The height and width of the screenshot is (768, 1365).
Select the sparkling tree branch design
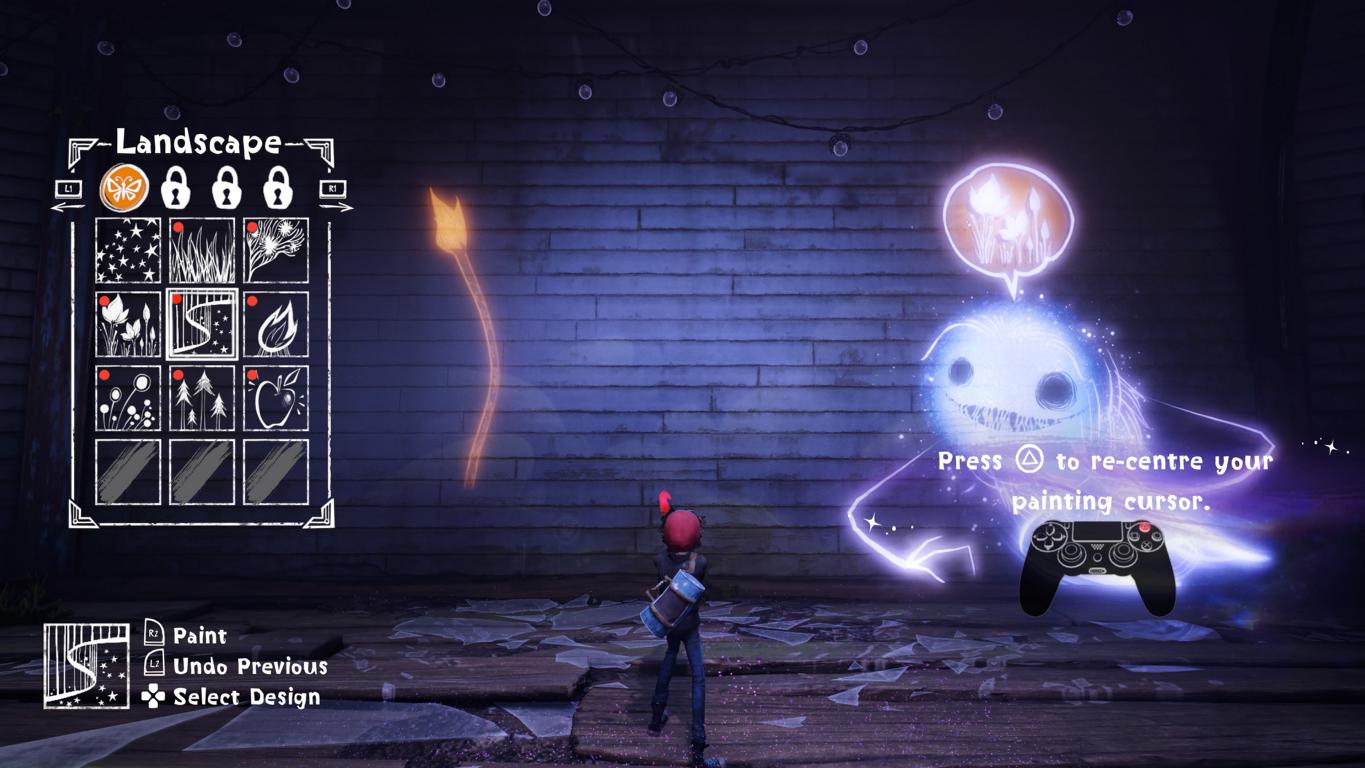tap(276, 251)
